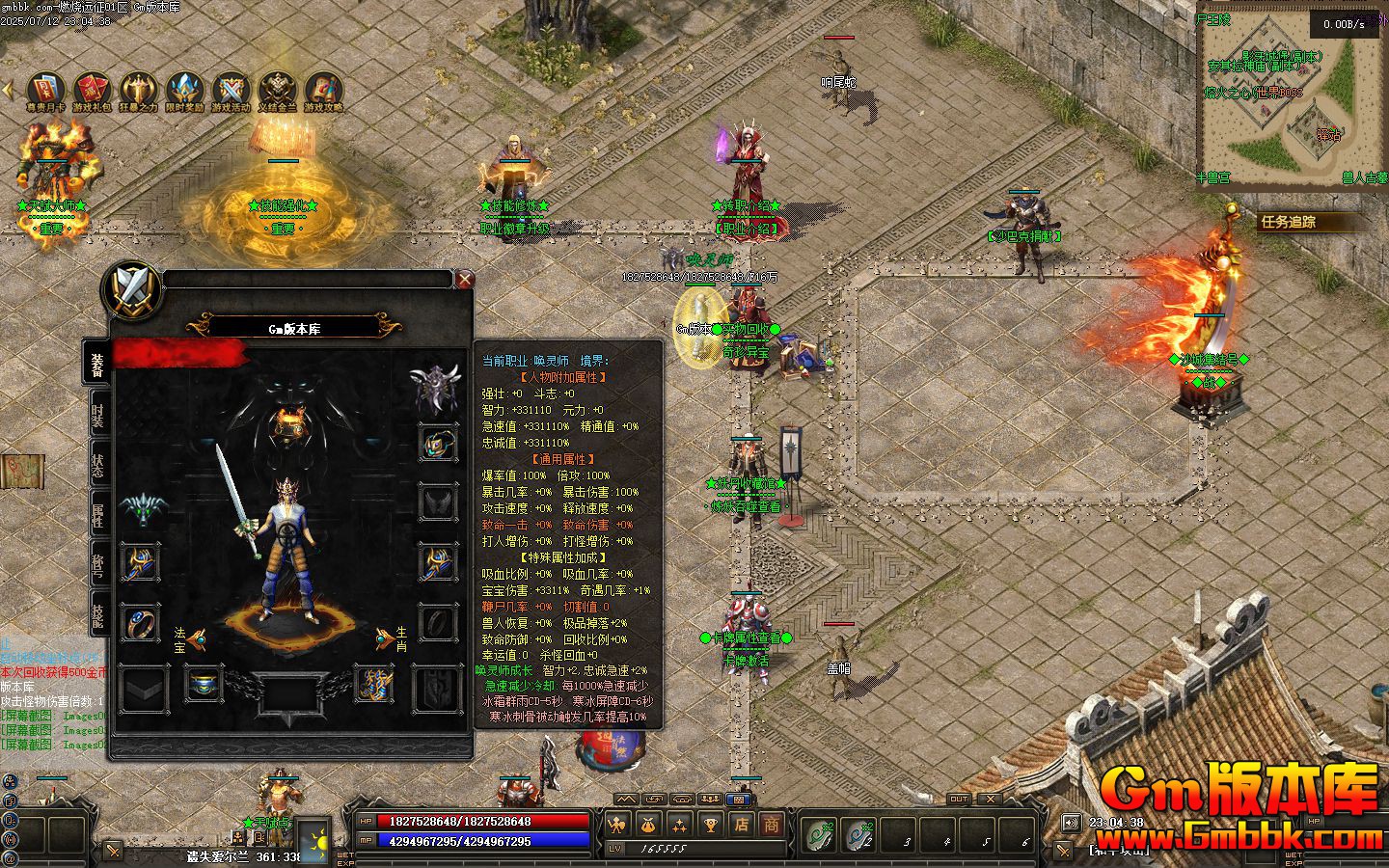Switch to the 时装 fashion tab
The height and width of the screenshot is (868, 1389).
pos(98,416)
